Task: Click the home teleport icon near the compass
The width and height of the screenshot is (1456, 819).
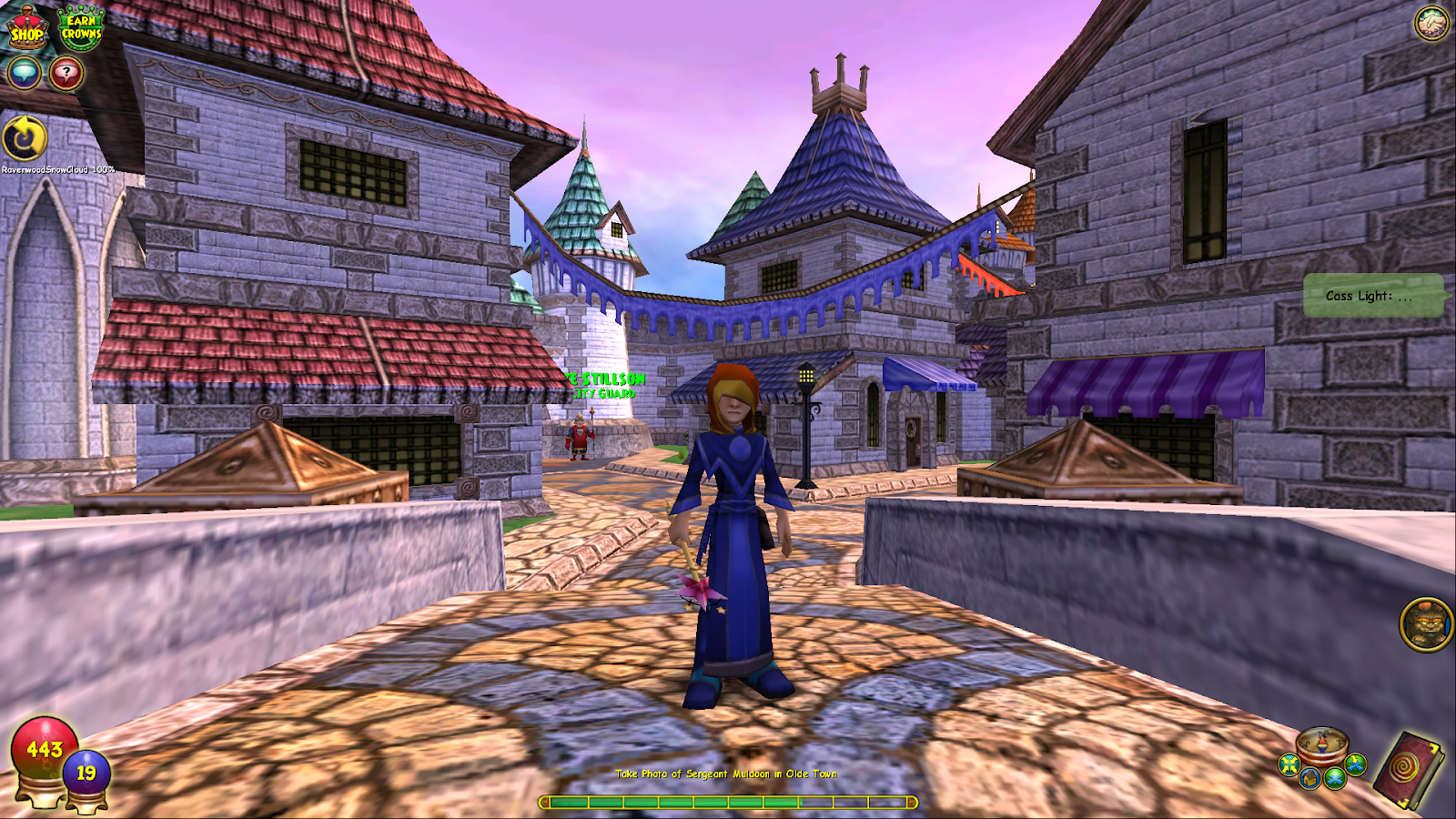Action: coord(1310,778)
